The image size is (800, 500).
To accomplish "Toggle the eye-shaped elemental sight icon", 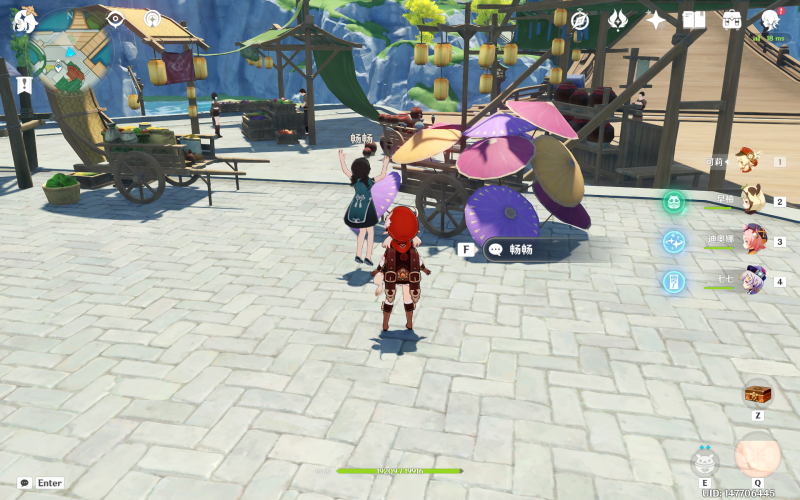I will click(x=116, y=19).
